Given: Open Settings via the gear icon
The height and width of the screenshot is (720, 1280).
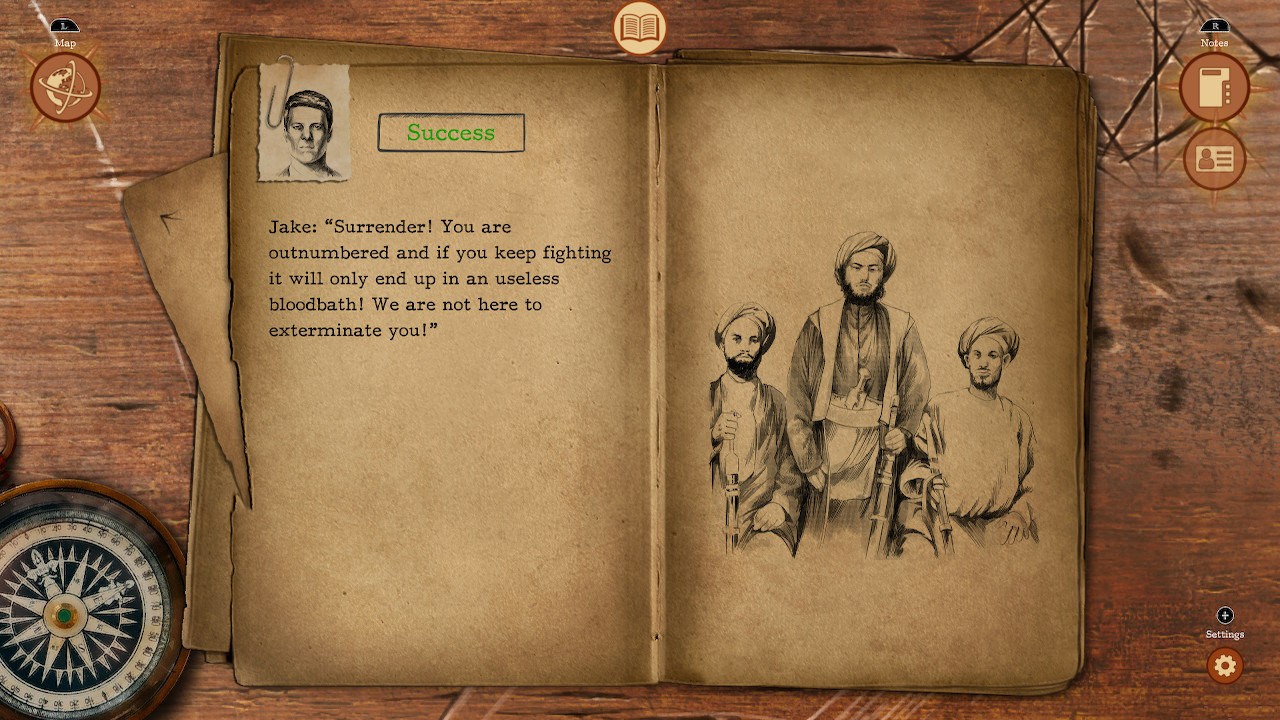Looking at the screenshot, I should (1224, 666).
